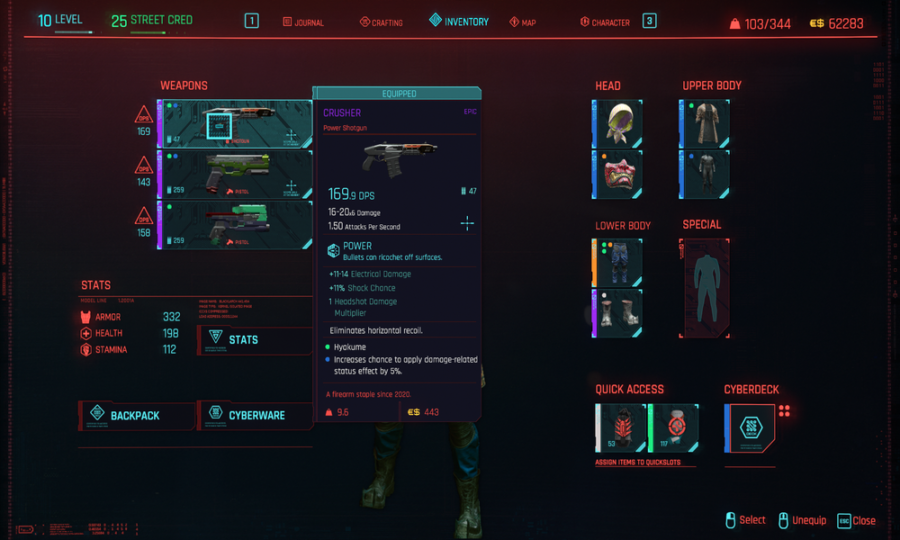This screenshot has height=540, width=900.
Task: Select the equipped Crusher shotgun slot
Action: pos(235,125)
